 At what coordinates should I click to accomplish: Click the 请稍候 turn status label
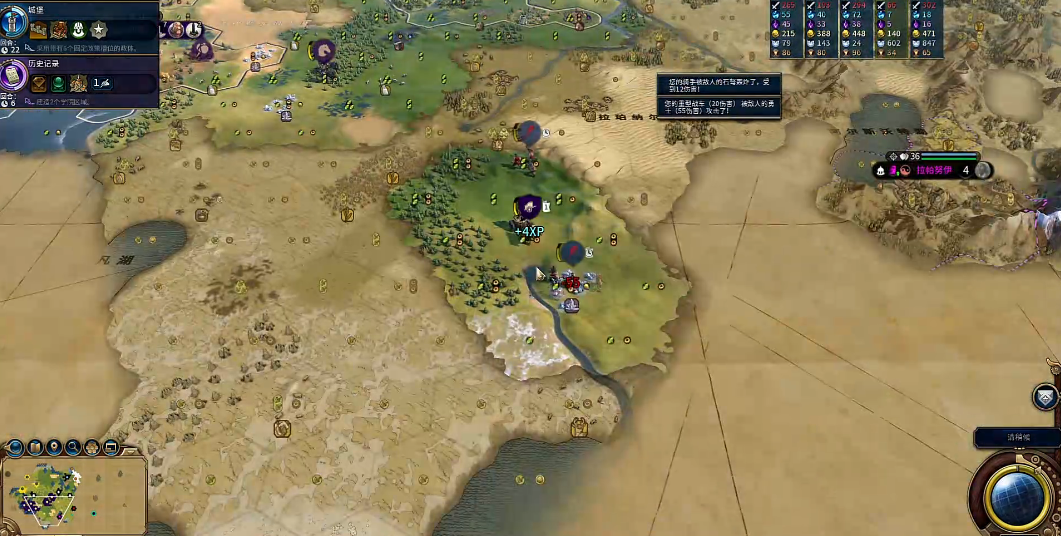(x=1016, y=438)
